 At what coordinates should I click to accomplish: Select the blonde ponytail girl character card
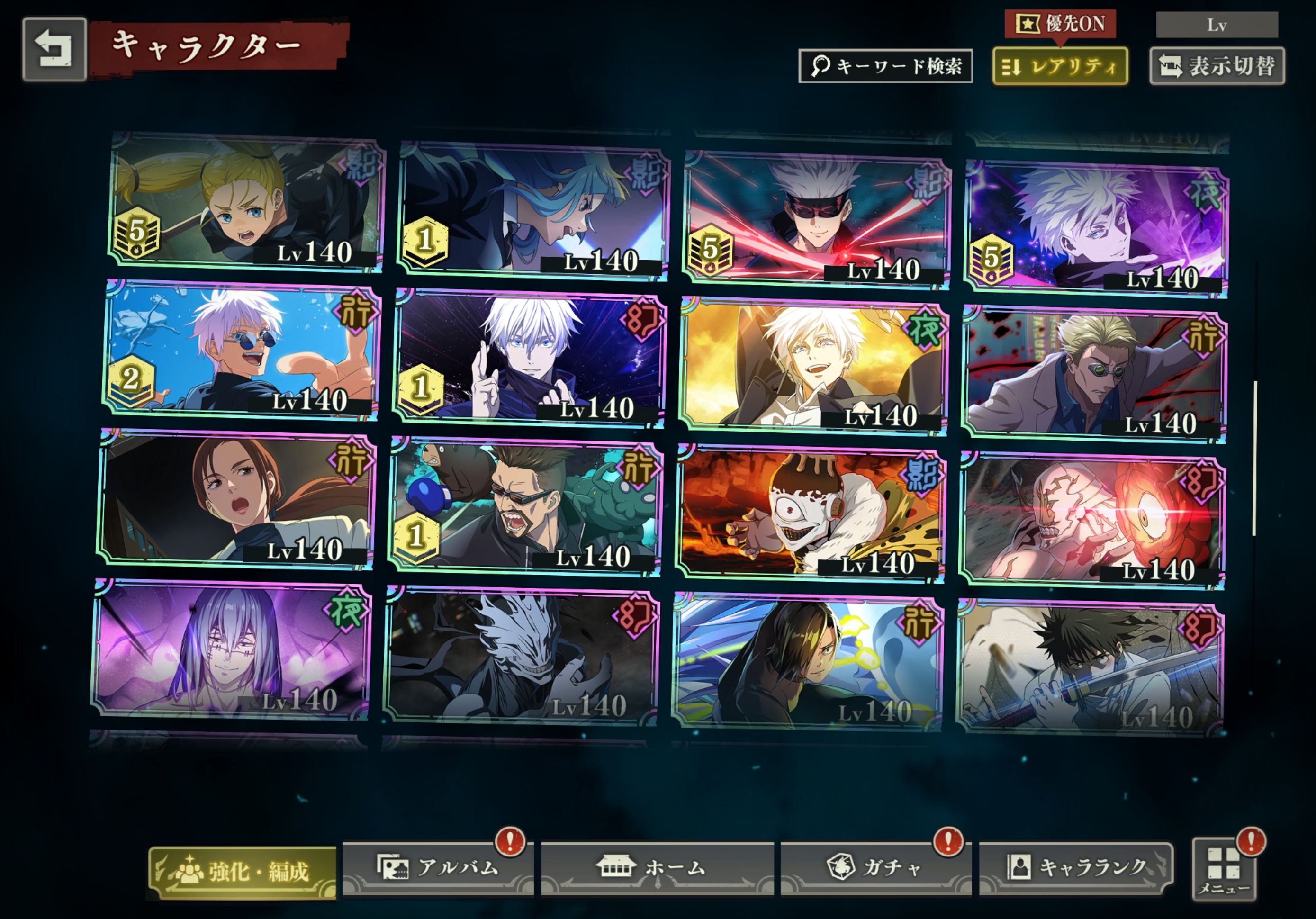pos(246,202)
